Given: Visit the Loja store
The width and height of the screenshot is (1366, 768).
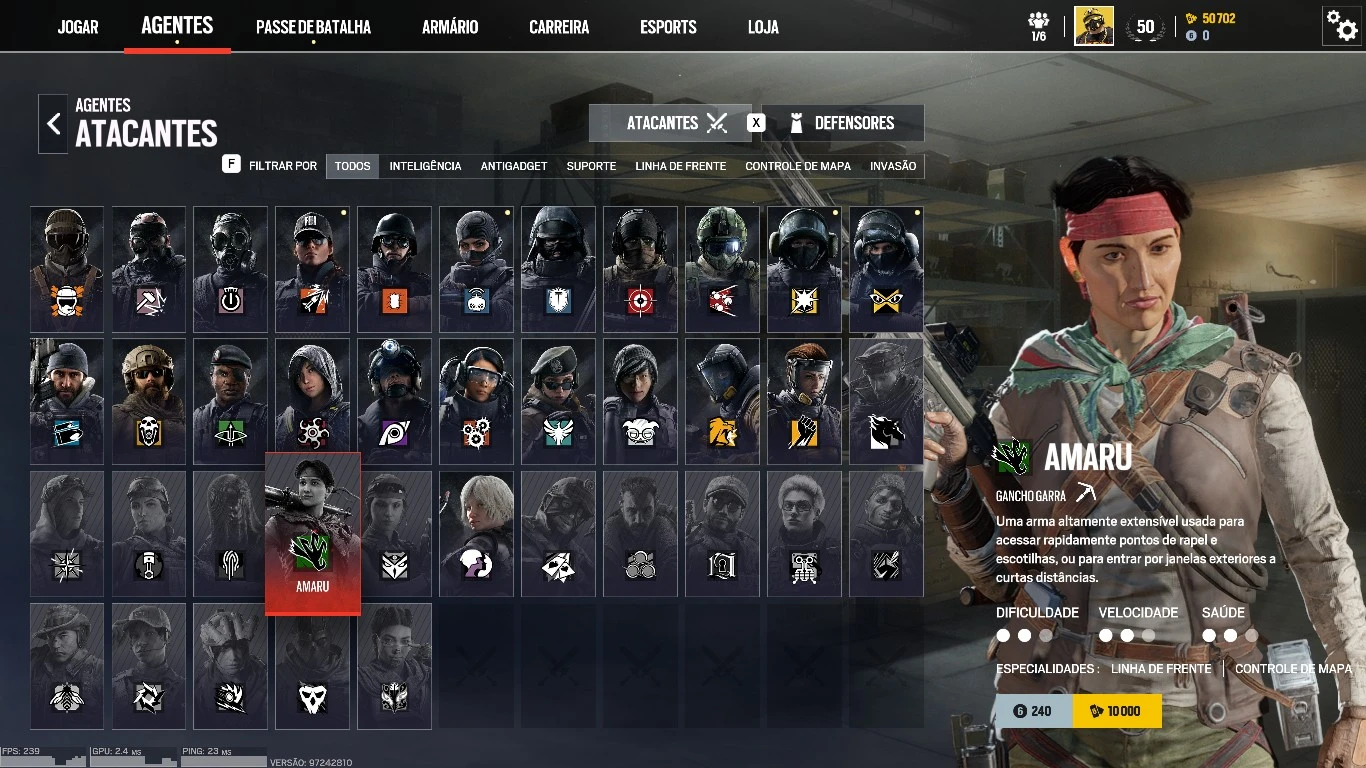Looking at the screenshot, I should coord(763,27).
